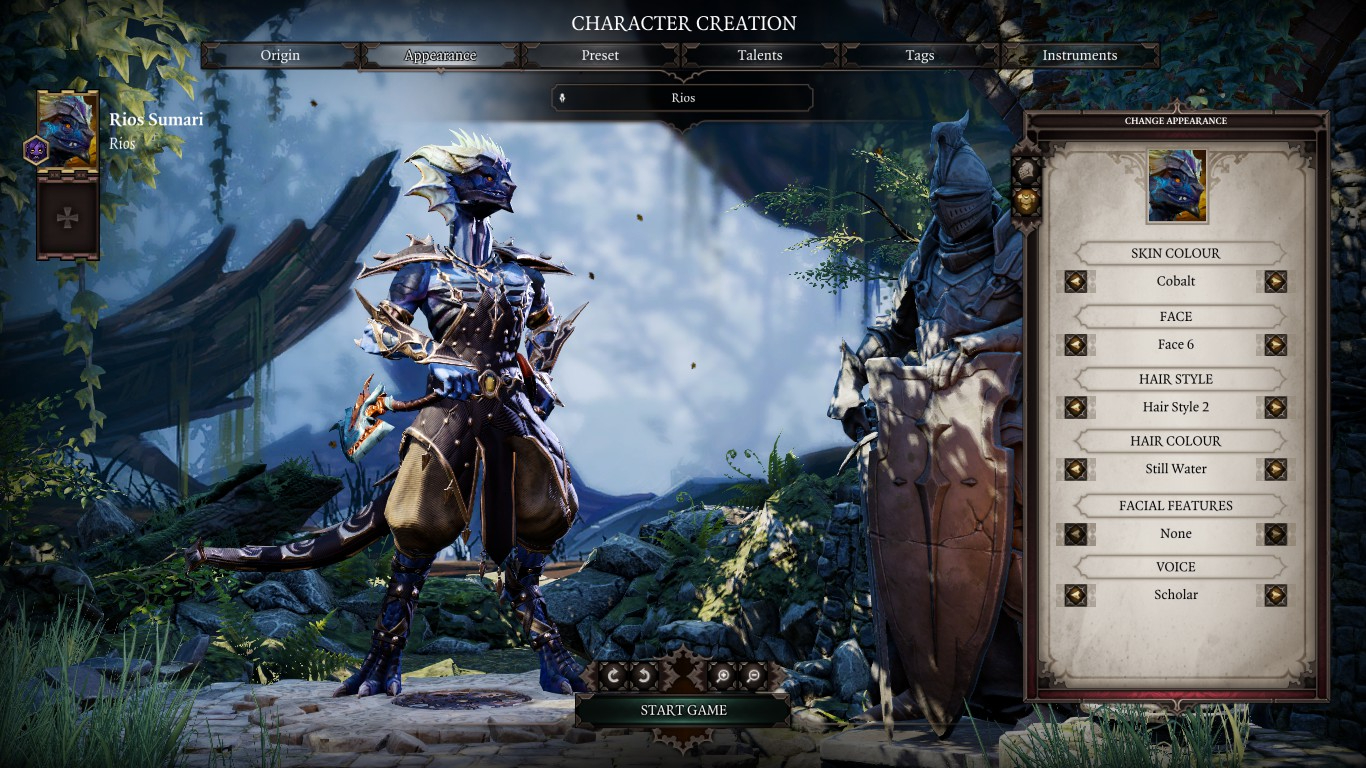This screenshot has width=1366, height=768.
Task: Pick the next hair style
Action: click(1275, 408)
